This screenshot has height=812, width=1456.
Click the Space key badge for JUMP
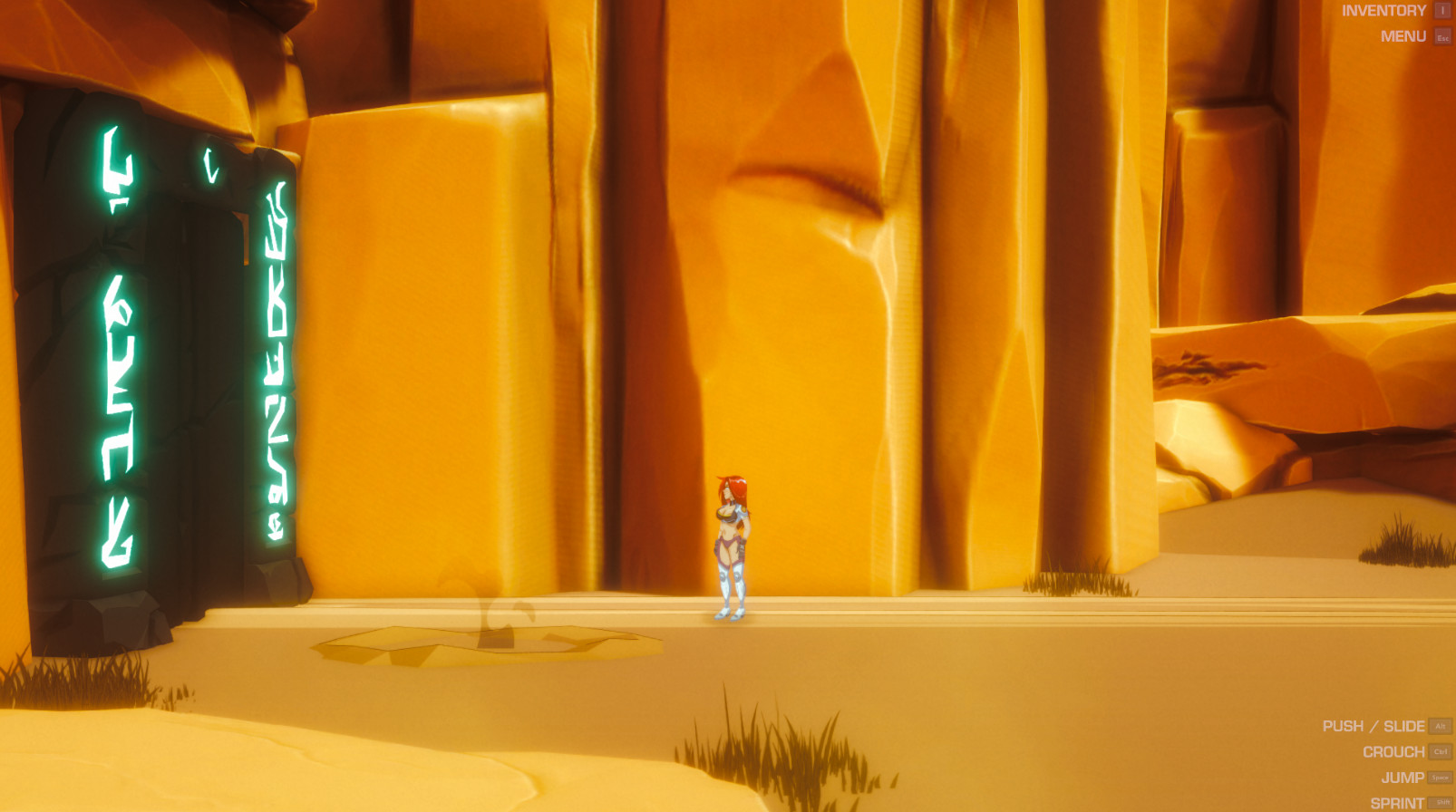(1438, 778)
